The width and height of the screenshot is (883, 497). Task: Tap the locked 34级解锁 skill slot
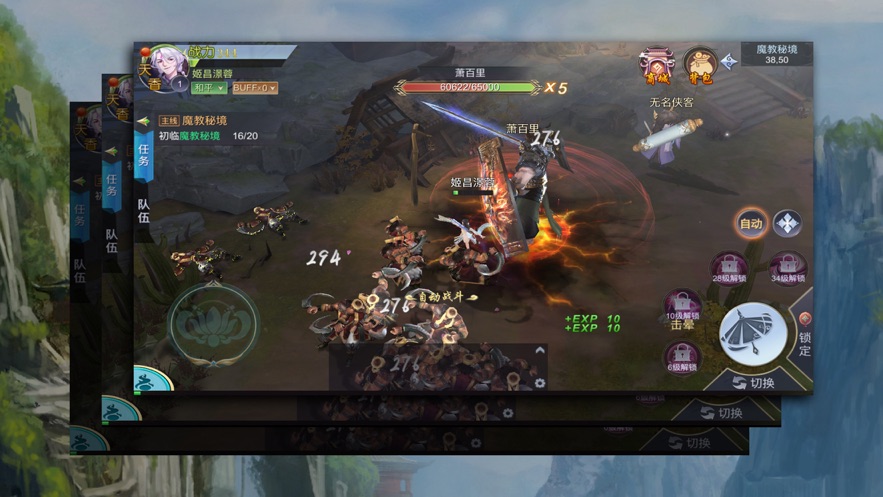coord(788,268)
